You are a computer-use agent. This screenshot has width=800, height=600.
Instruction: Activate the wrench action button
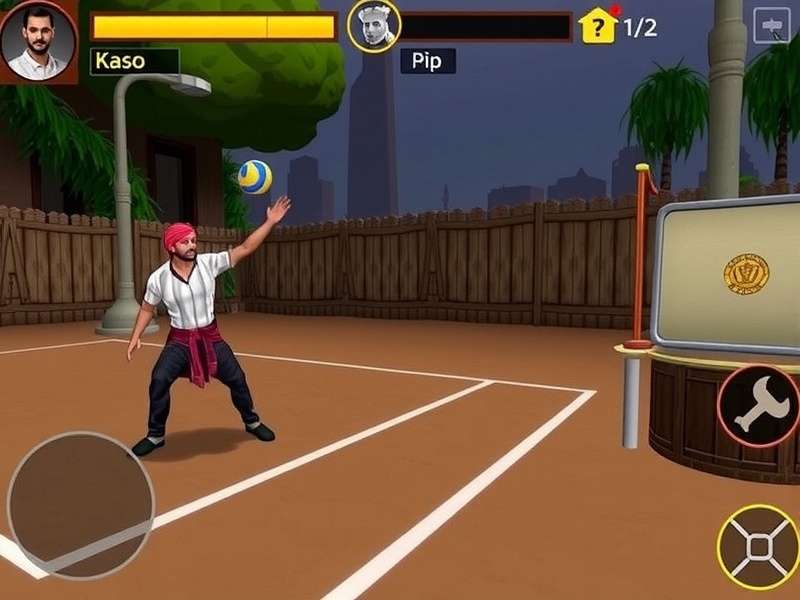(x=757, y=405)
